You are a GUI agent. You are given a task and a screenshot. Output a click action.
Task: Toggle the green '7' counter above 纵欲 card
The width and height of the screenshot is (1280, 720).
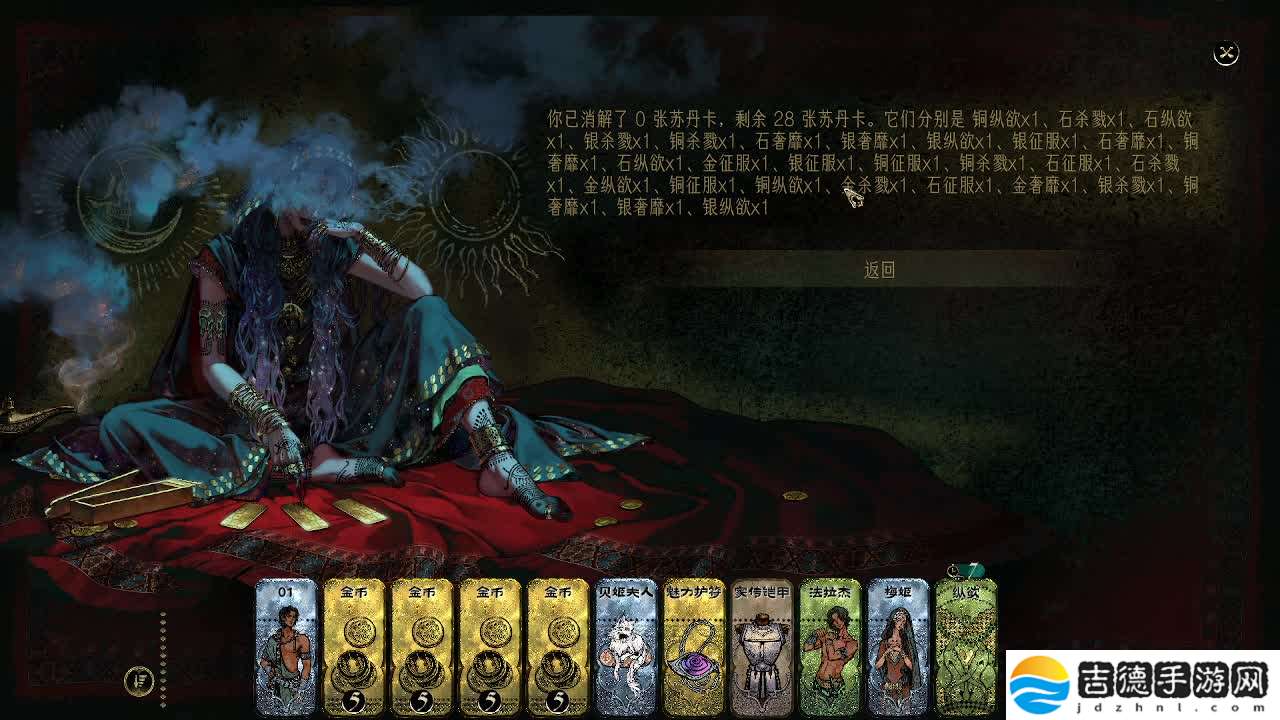point(976,567)
